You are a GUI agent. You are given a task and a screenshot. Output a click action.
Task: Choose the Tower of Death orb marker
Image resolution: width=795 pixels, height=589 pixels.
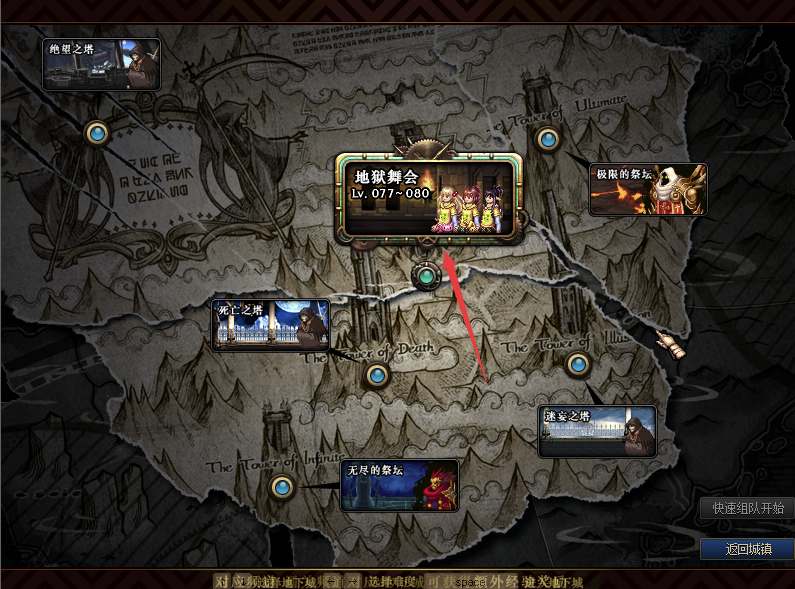tap(376, 375)
